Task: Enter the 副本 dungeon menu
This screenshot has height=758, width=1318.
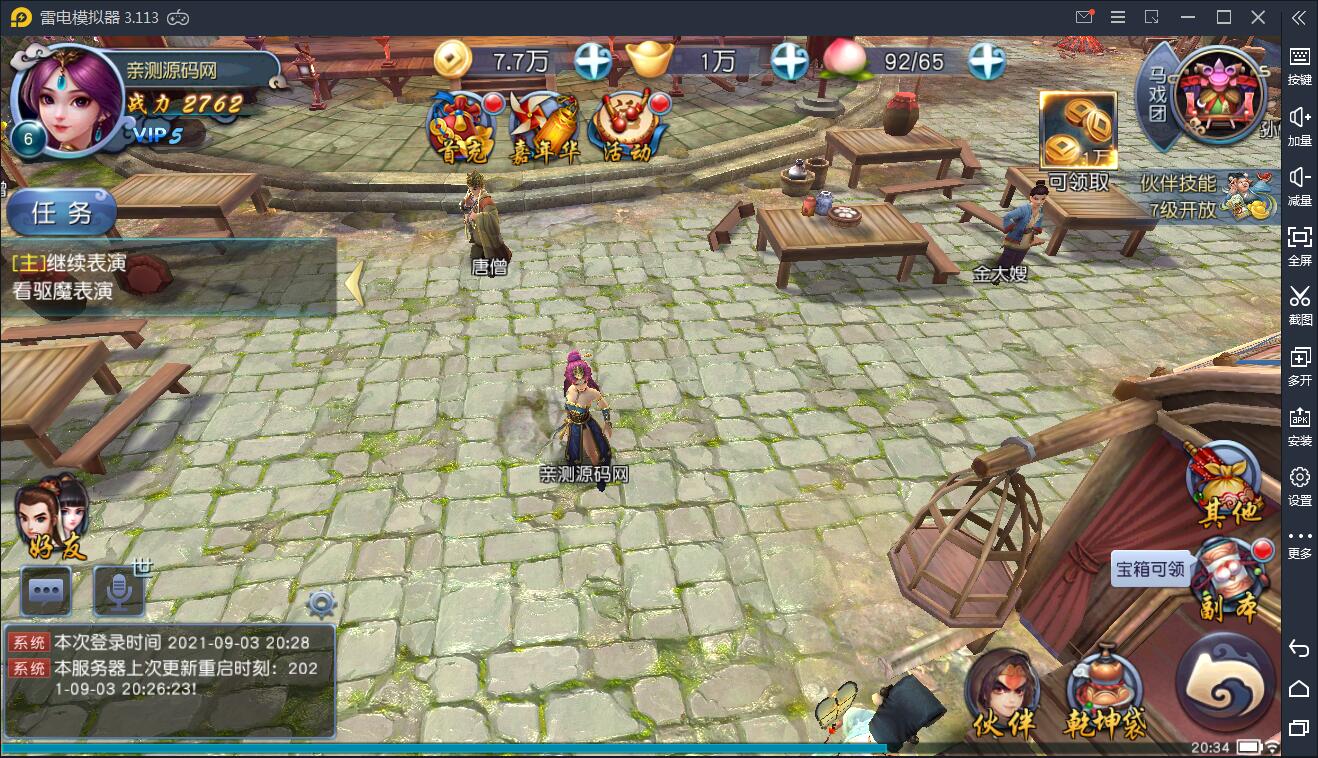Action: (x=1230, y=580)
